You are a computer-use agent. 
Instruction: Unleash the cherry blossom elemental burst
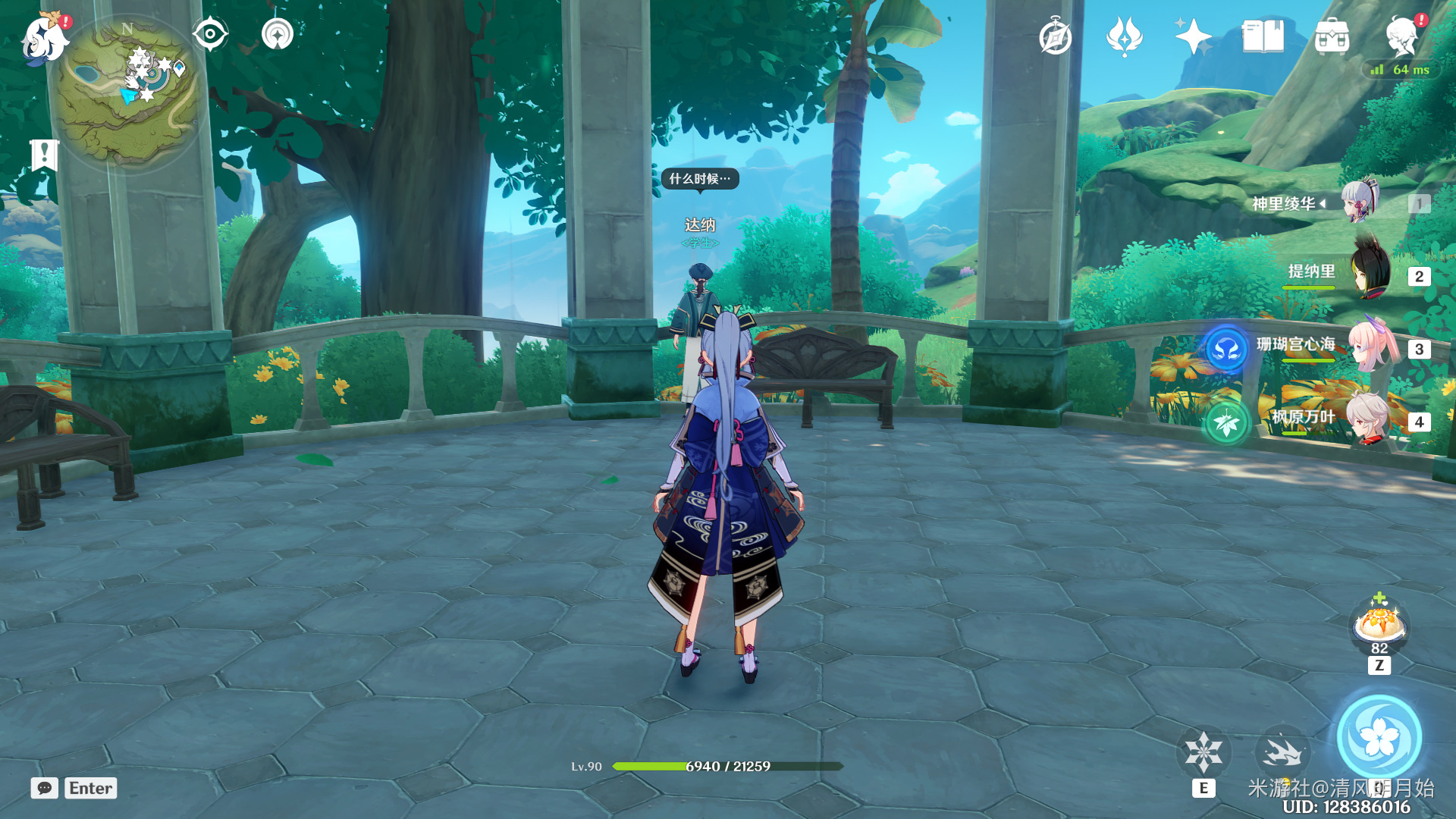pos(1379,737)
